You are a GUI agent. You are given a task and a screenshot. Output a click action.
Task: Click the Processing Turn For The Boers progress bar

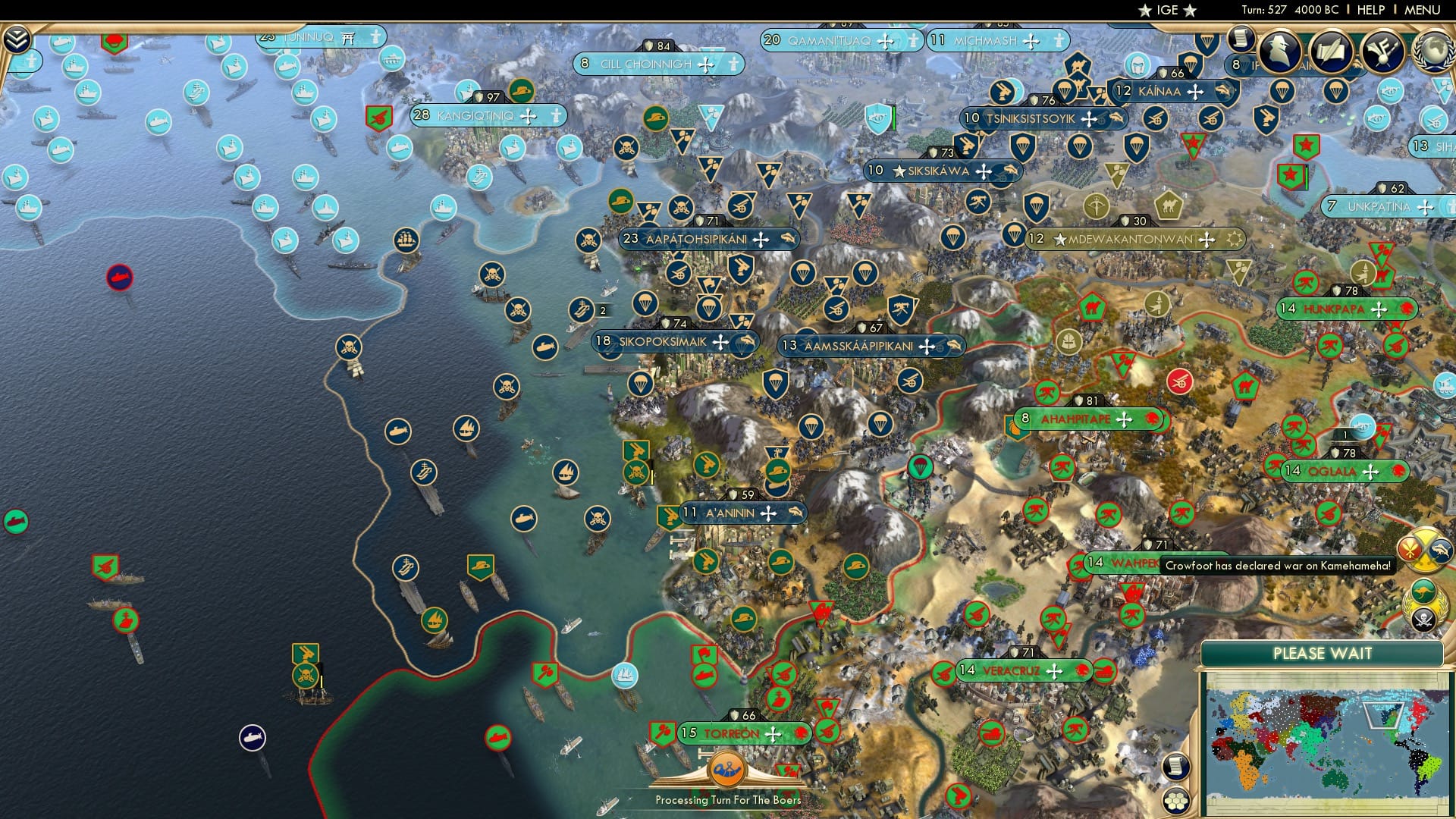[728, 799]
